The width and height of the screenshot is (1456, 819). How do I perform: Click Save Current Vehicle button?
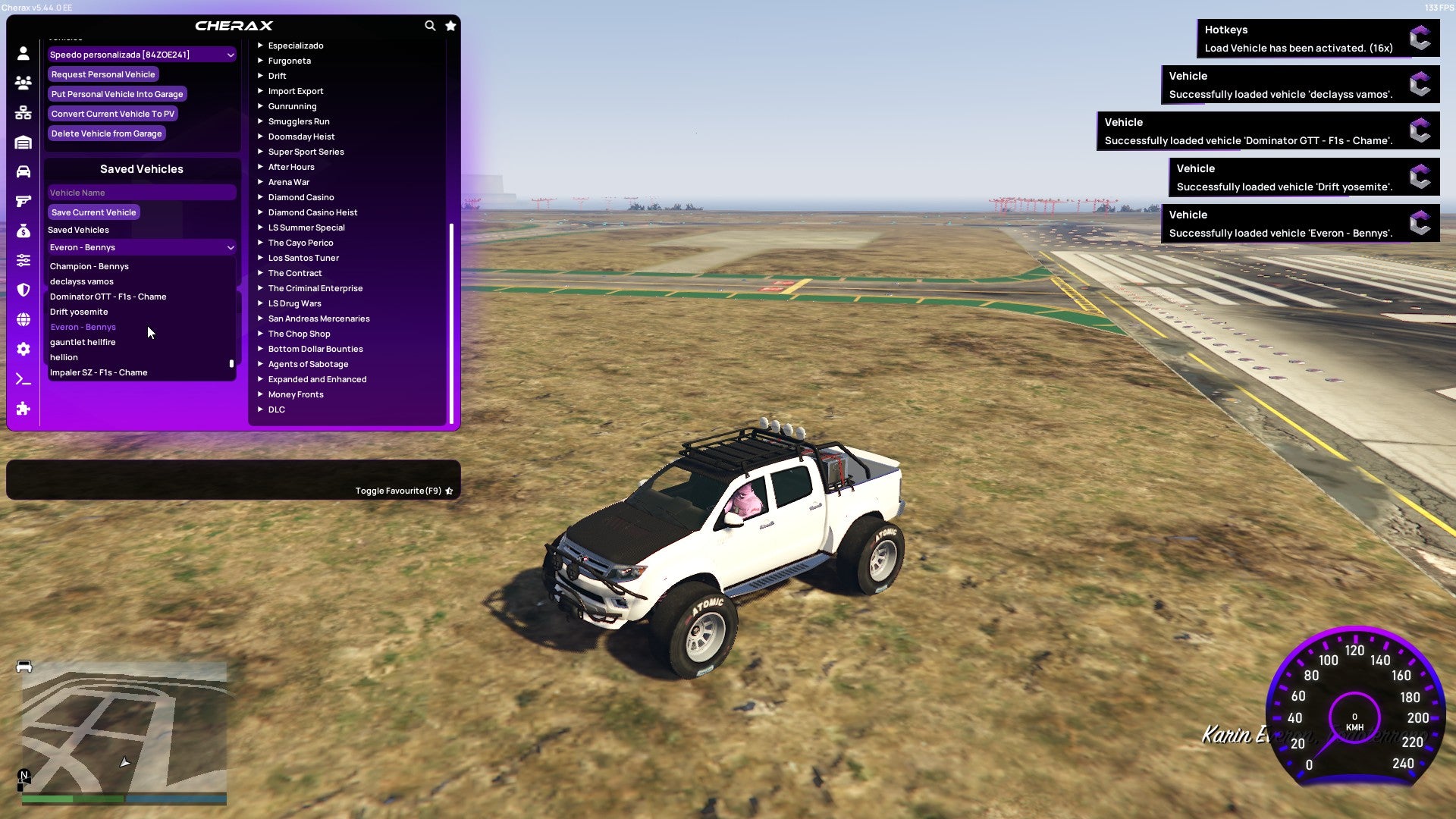tap(93, 212)
